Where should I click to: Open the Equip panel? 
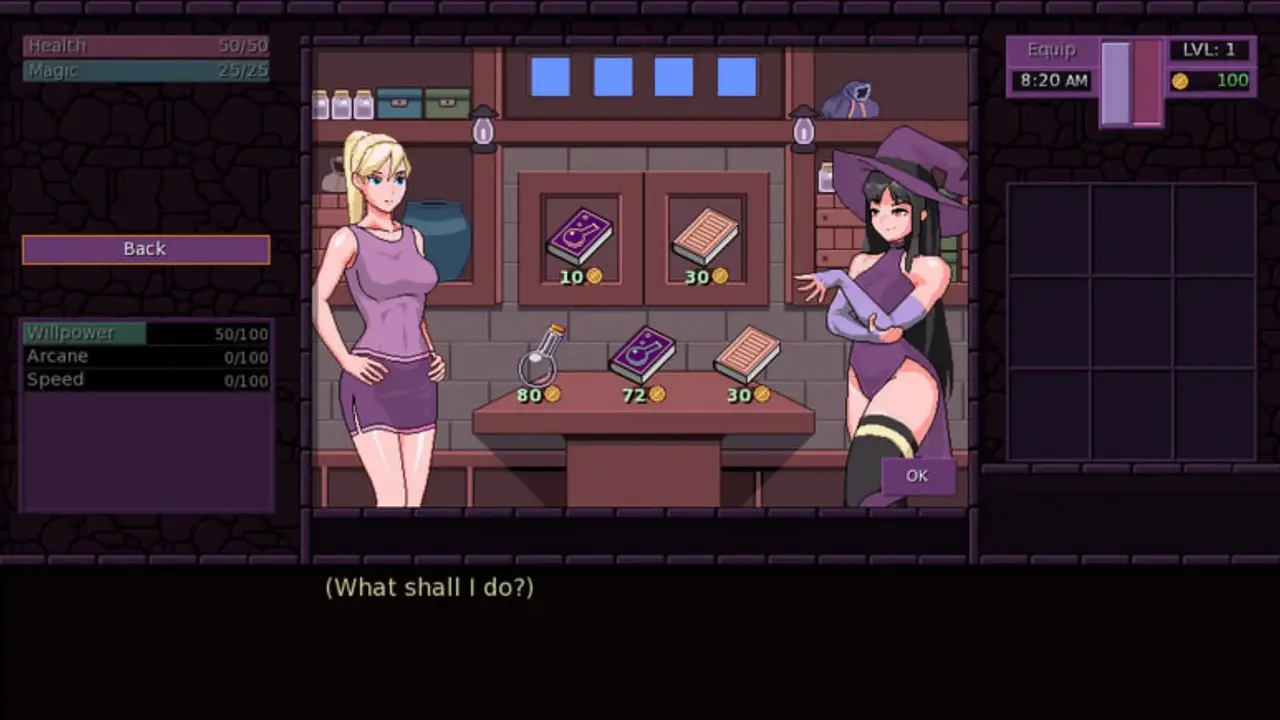coord(1051,50)
